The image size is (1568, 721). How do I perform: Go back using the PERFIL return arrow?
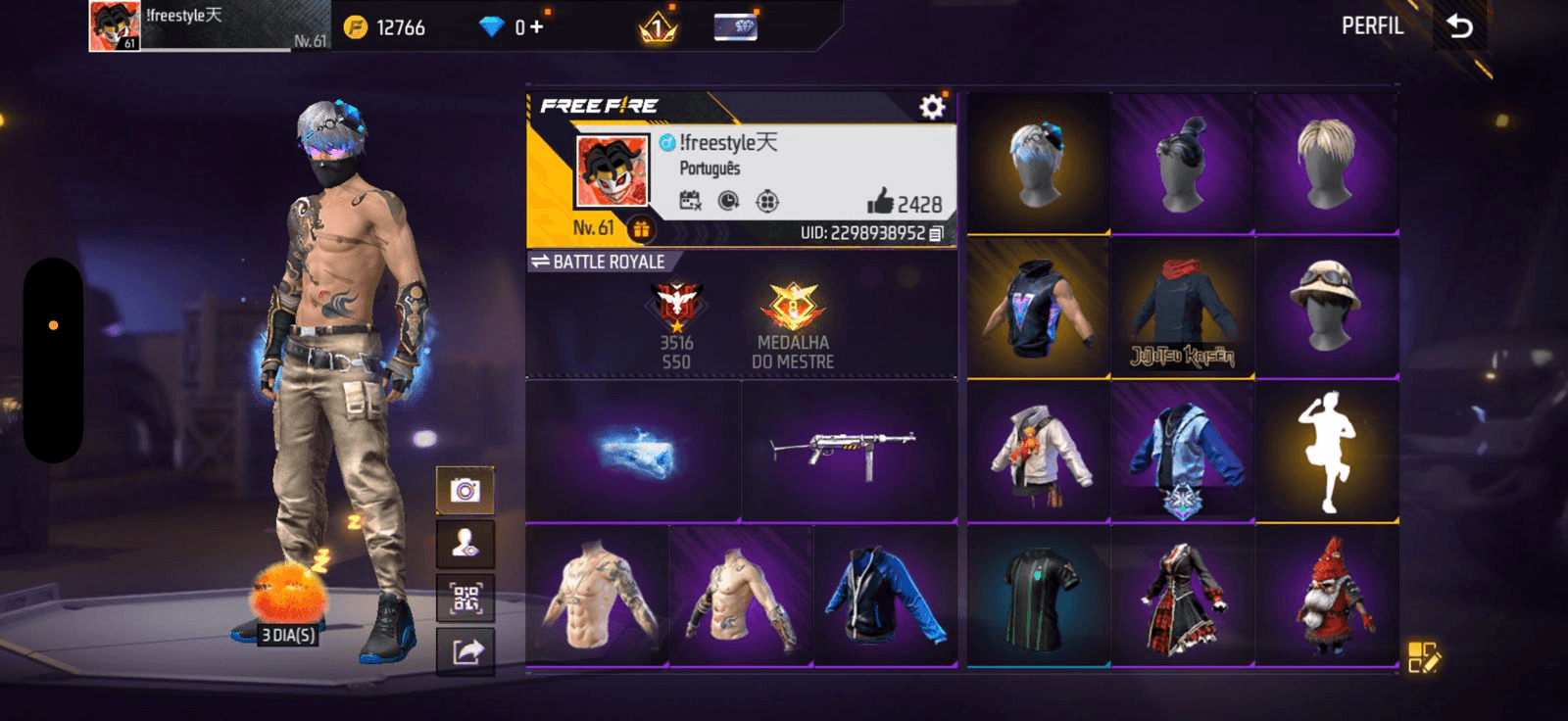pos(1459,26)
